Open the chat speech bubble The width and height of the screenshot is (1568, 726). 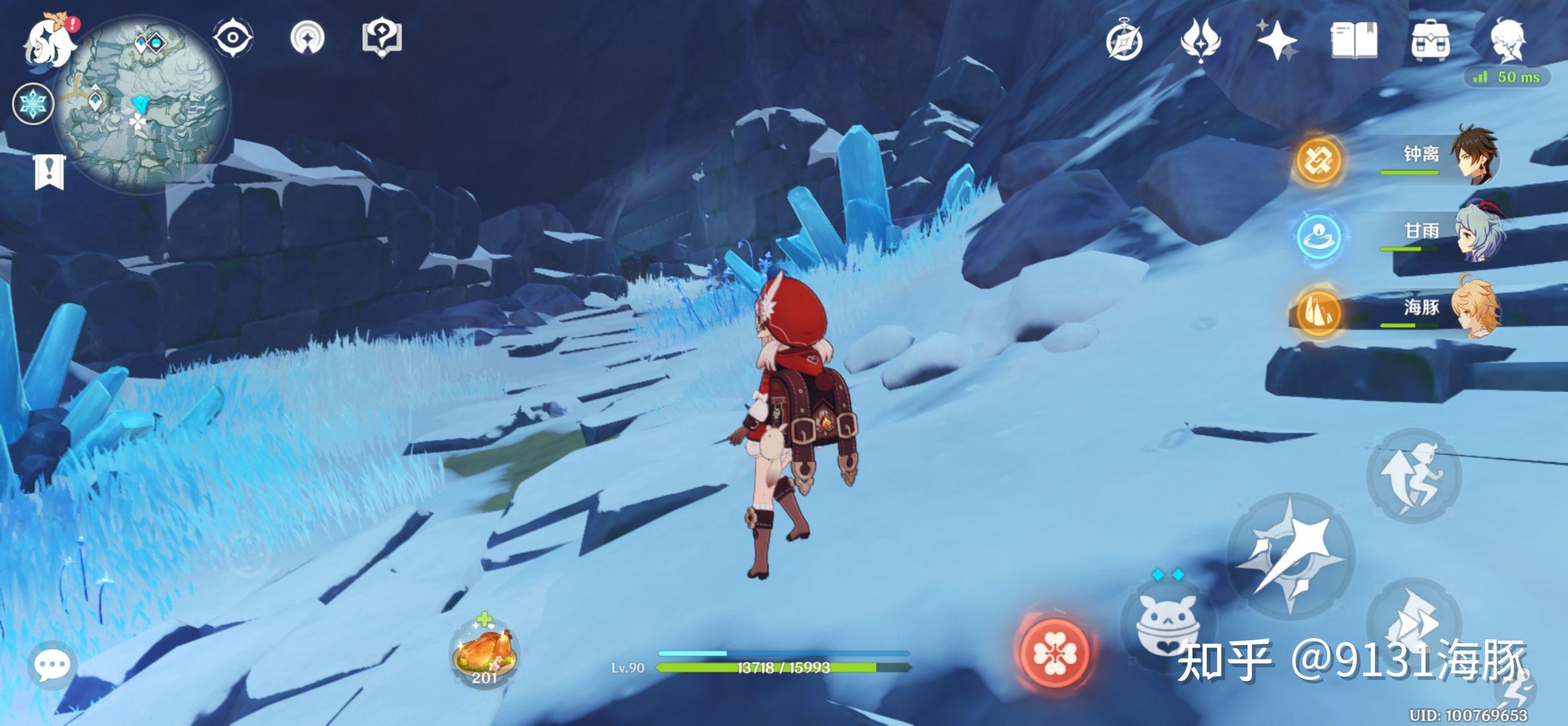(x=52, y=665)
